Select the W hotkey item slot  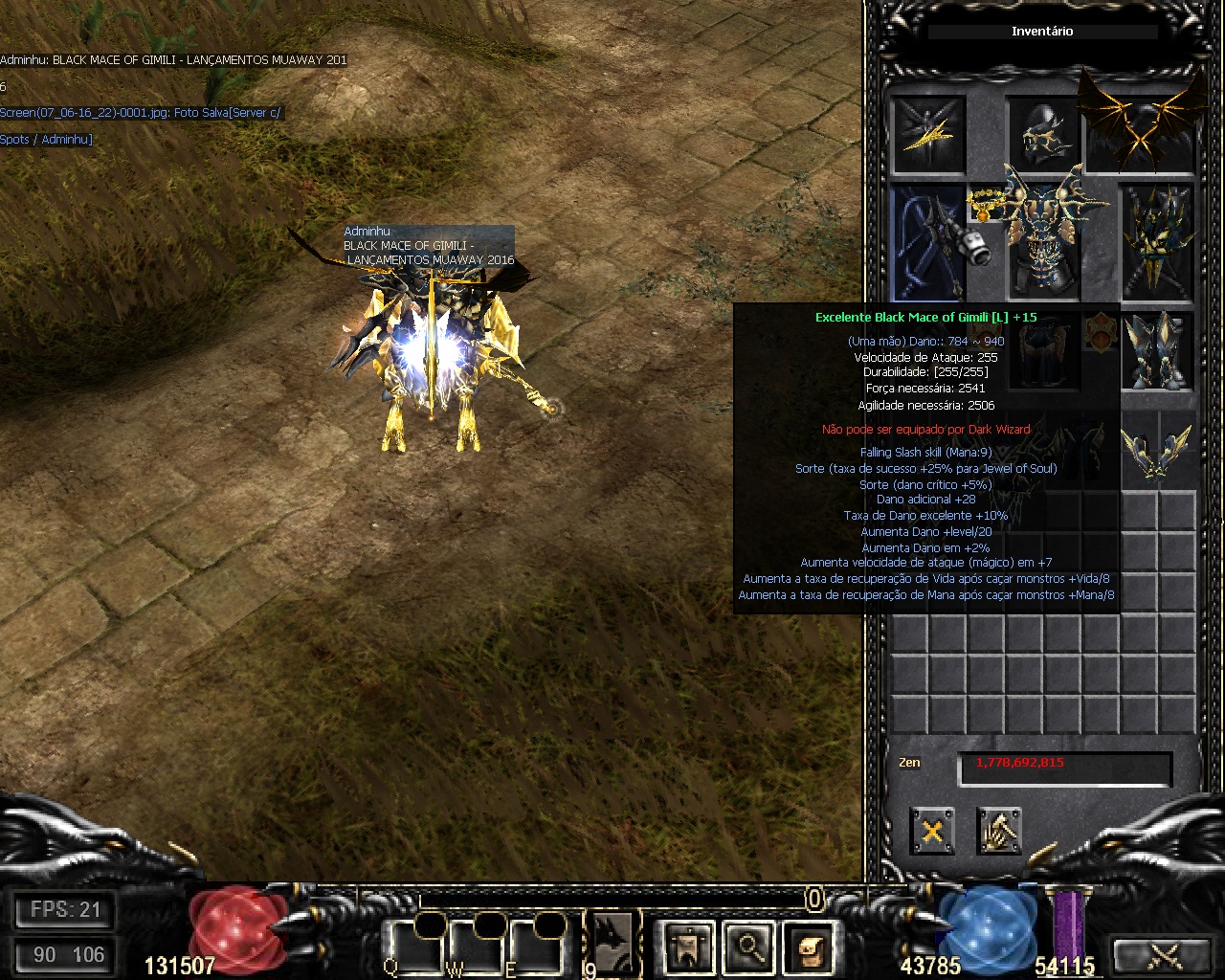tap(478, 946)
